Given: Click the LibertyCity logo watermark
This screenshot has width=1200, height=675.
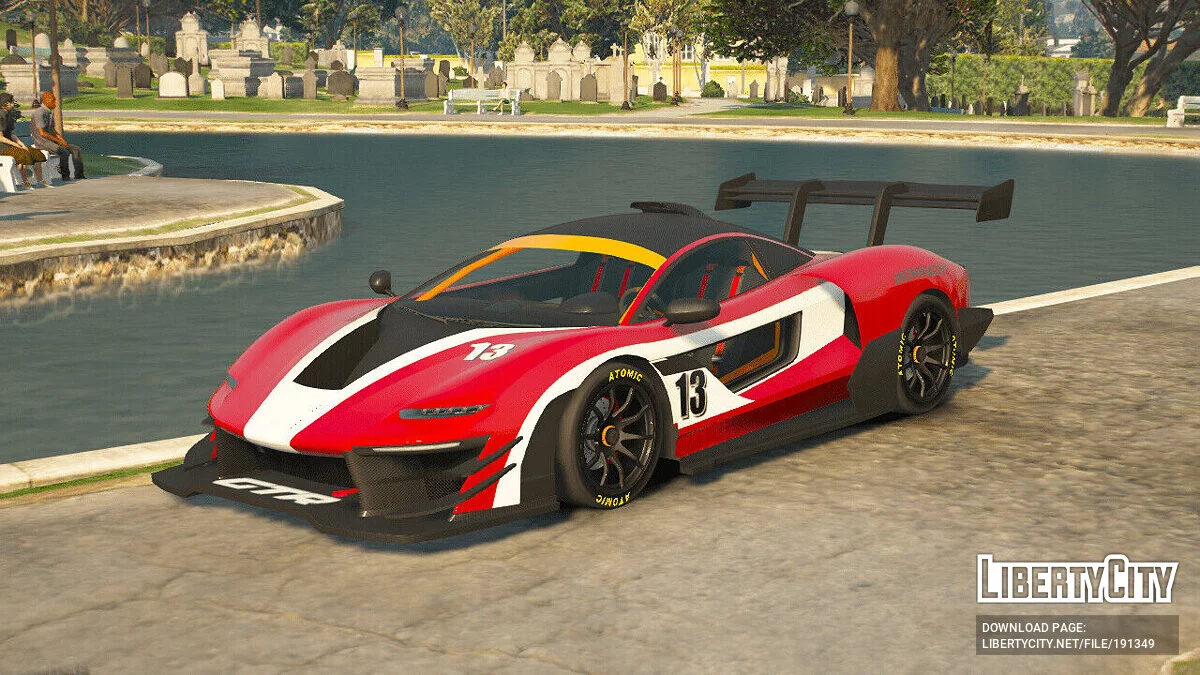Looking at the screenshot, I should [x=1077, y=579].
